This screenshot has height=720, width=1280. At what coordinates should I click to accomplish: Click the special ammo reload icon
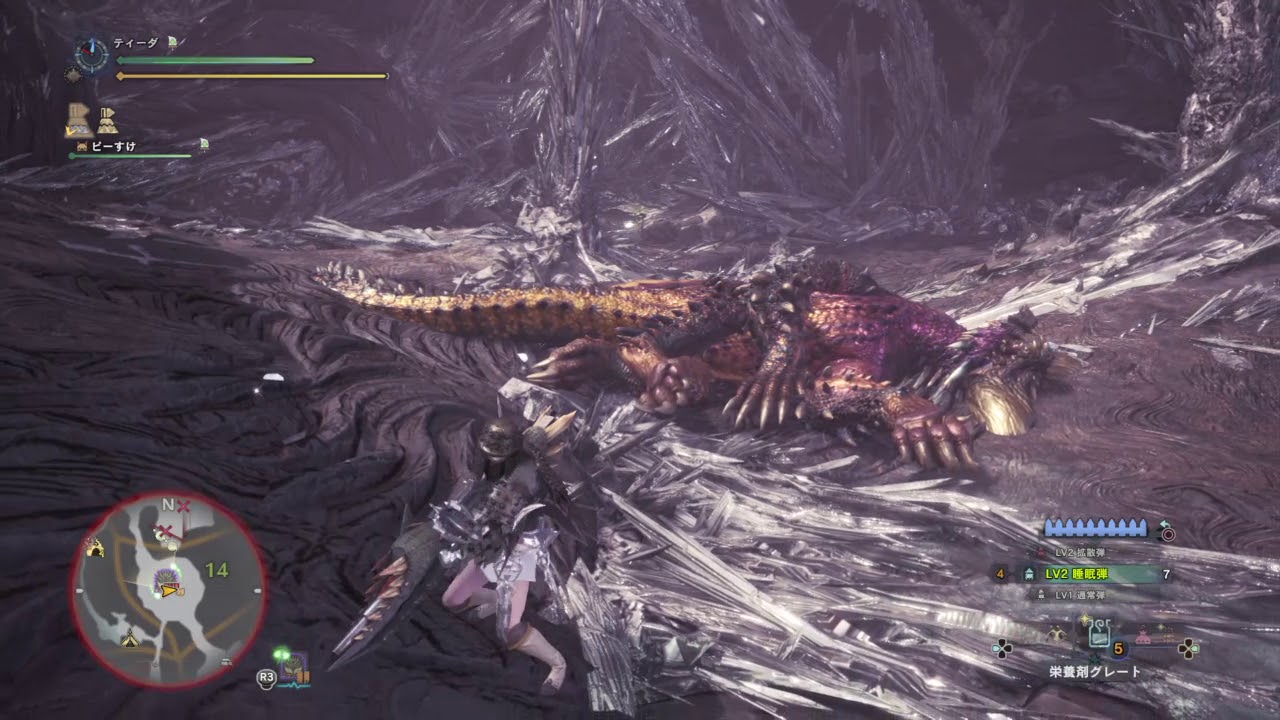(1164, 532)
